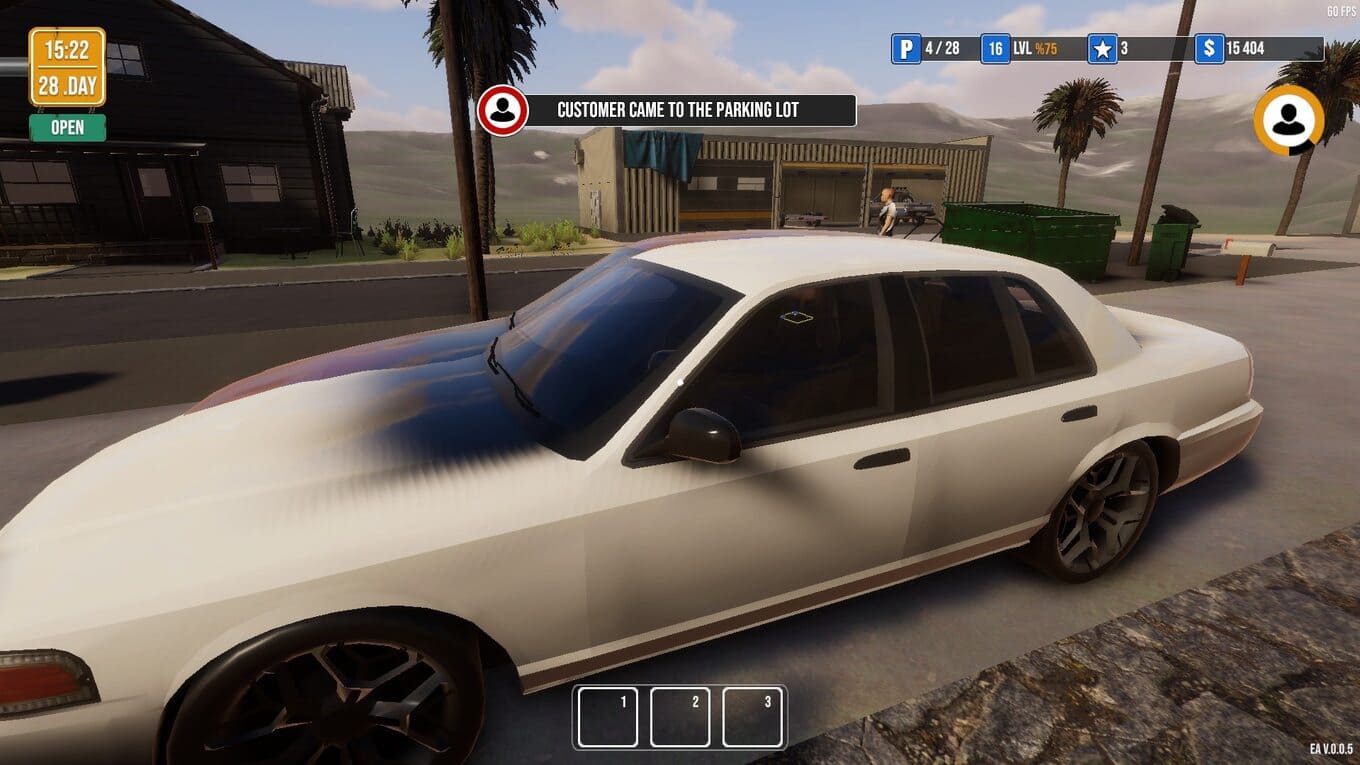Click the green OPEN status sign
1360x765 pixels.
point(67,128)
